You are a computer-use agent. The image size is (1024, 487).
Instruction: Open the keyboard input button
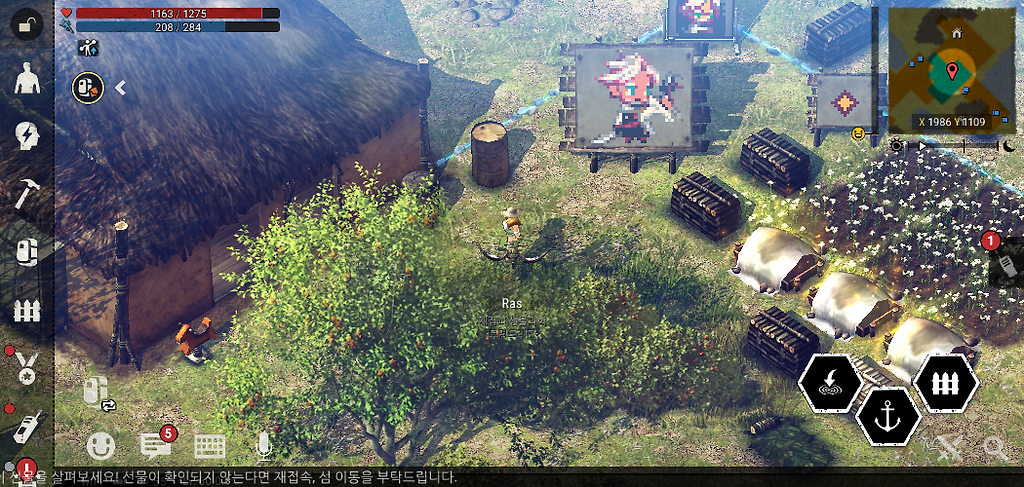click(x=210, y=446)
